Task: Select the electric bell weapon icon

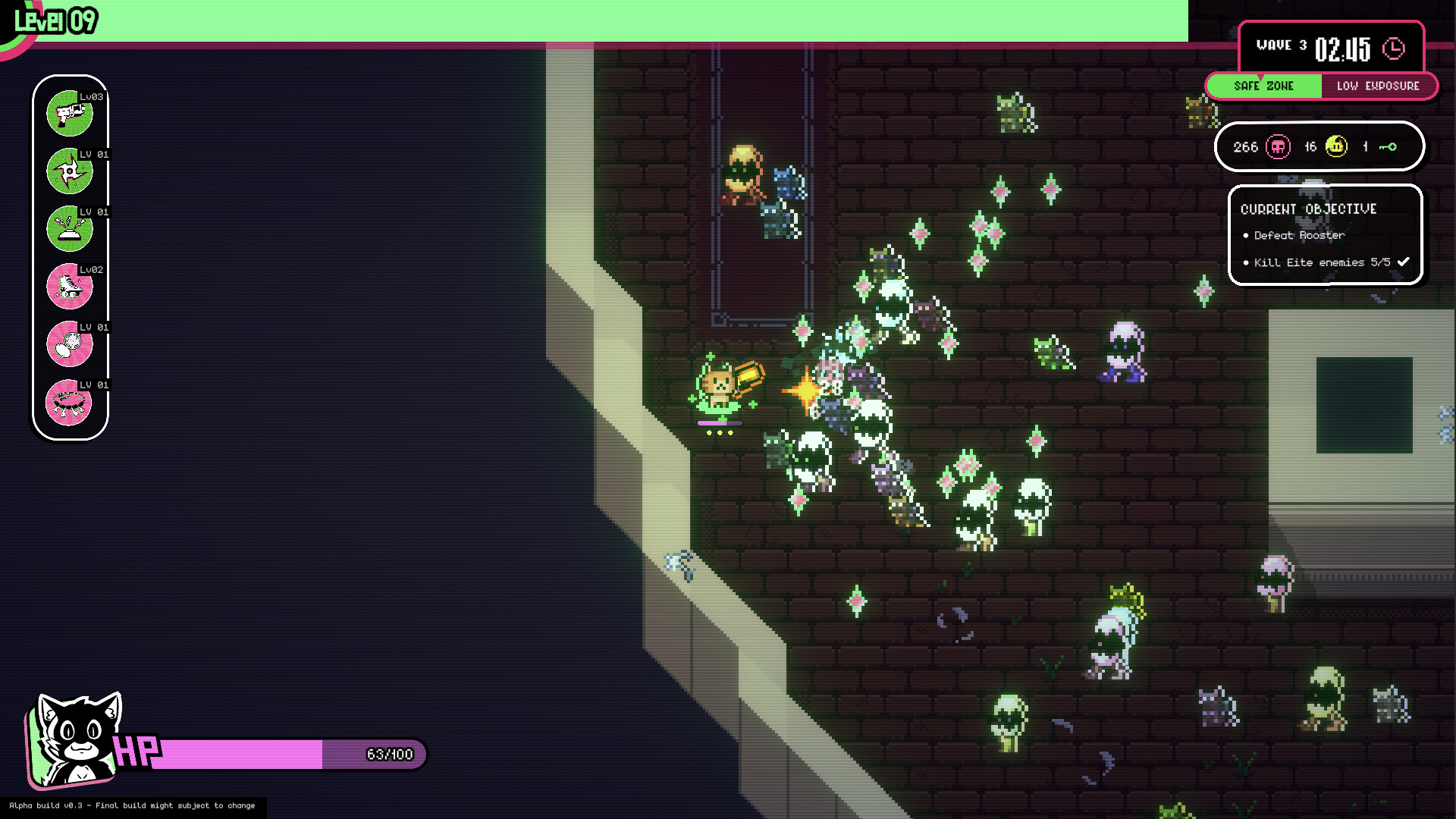Action: 69,230
